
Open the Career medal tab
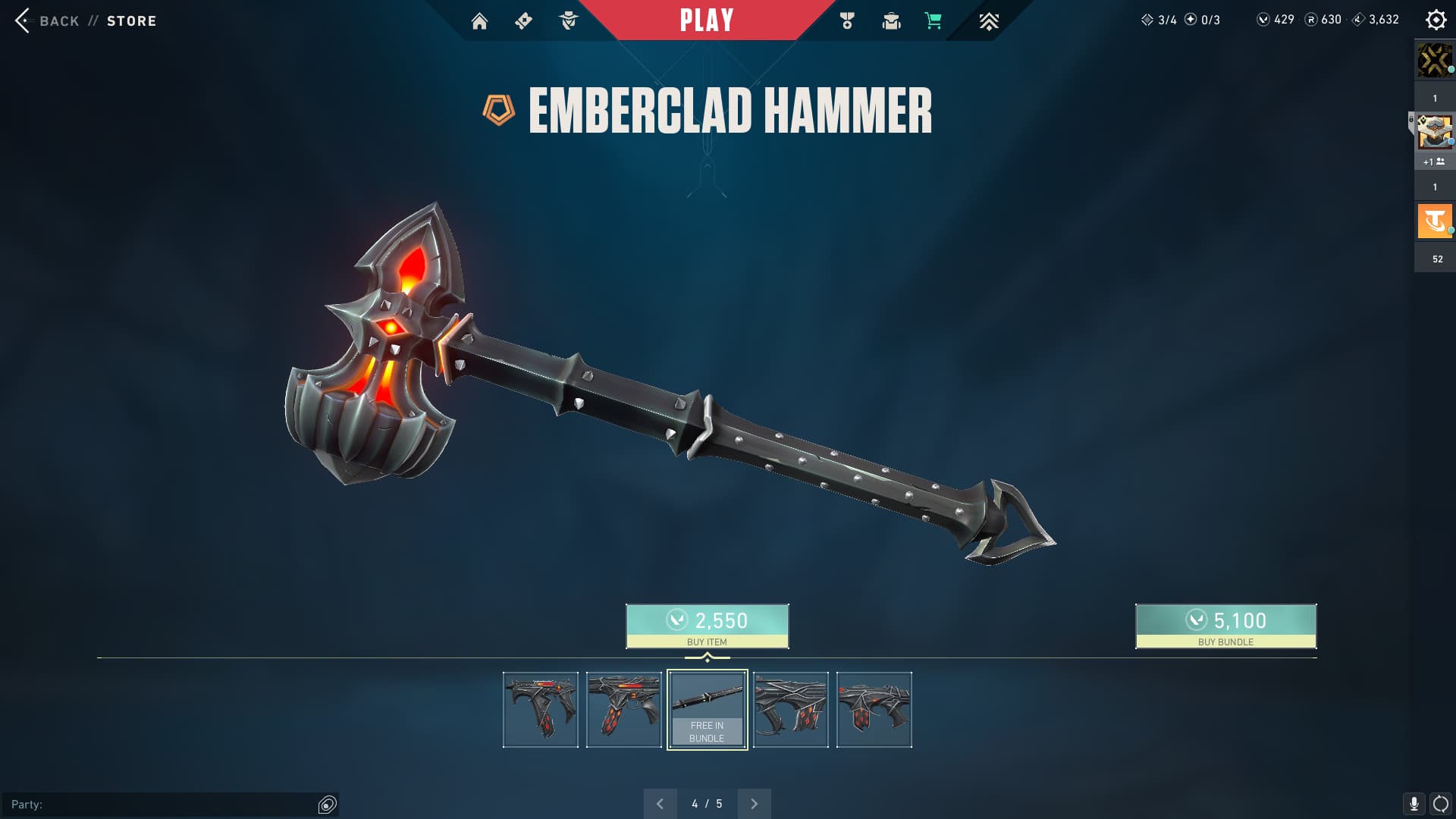coord(847,21)
